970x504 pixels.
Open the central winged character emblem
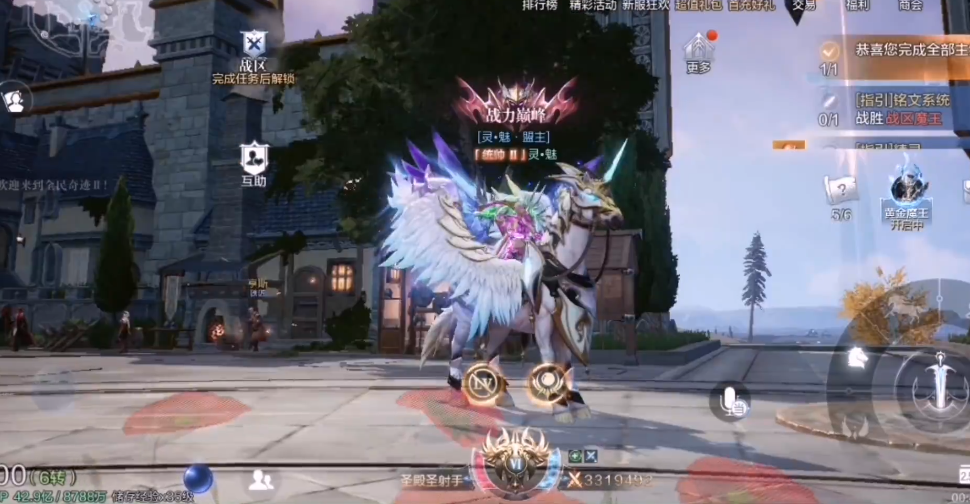[x=516, y=461]
